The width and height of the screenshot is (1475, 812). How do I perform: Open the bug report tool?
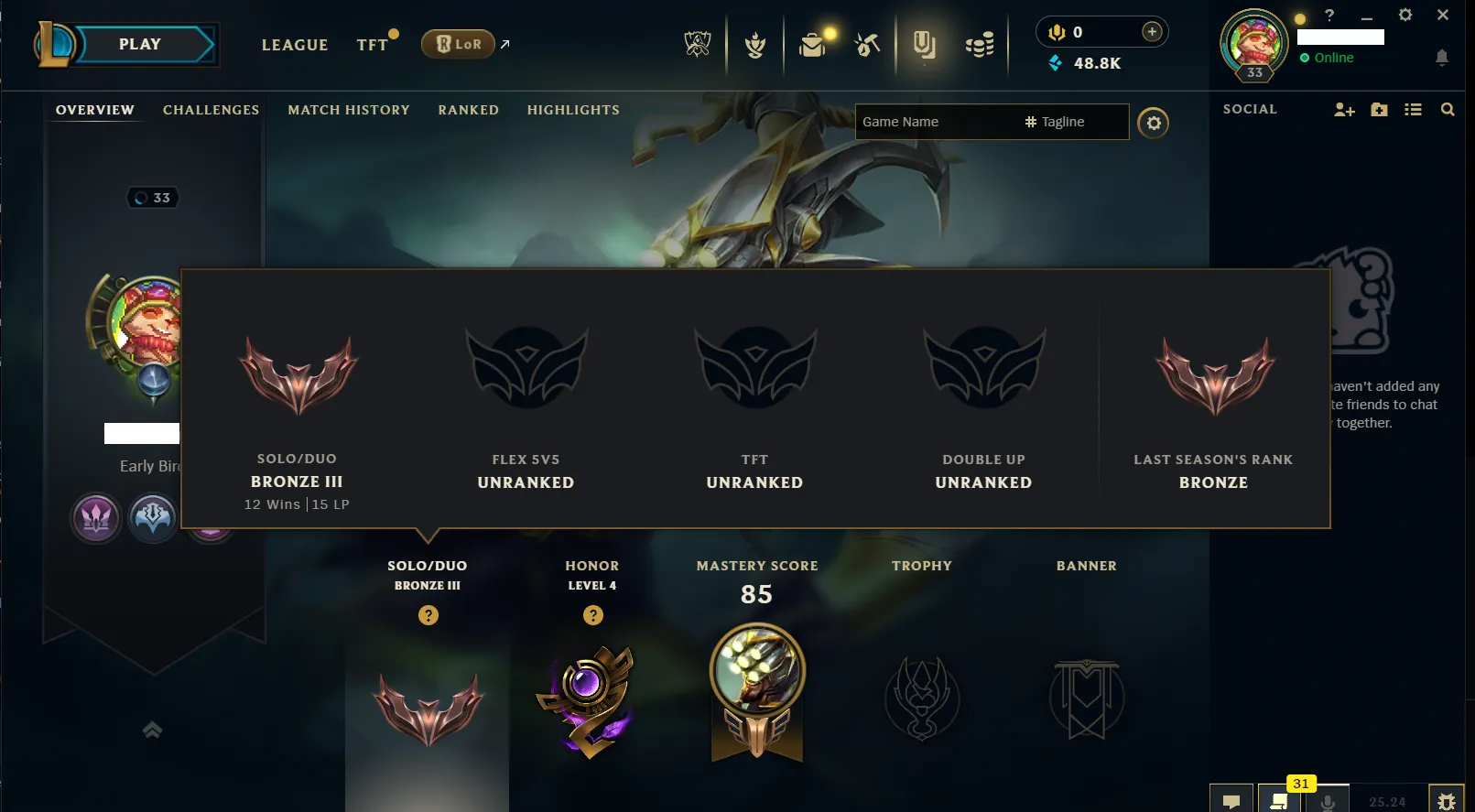1448,799
